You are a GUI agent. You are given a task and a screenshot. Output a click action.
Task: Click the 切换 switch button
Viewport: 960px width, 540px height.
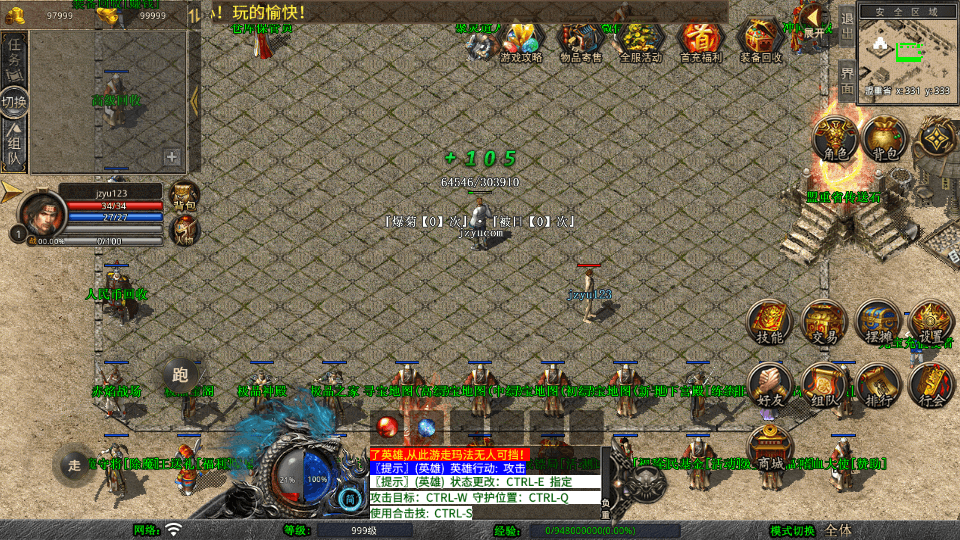tap(15, 102)
